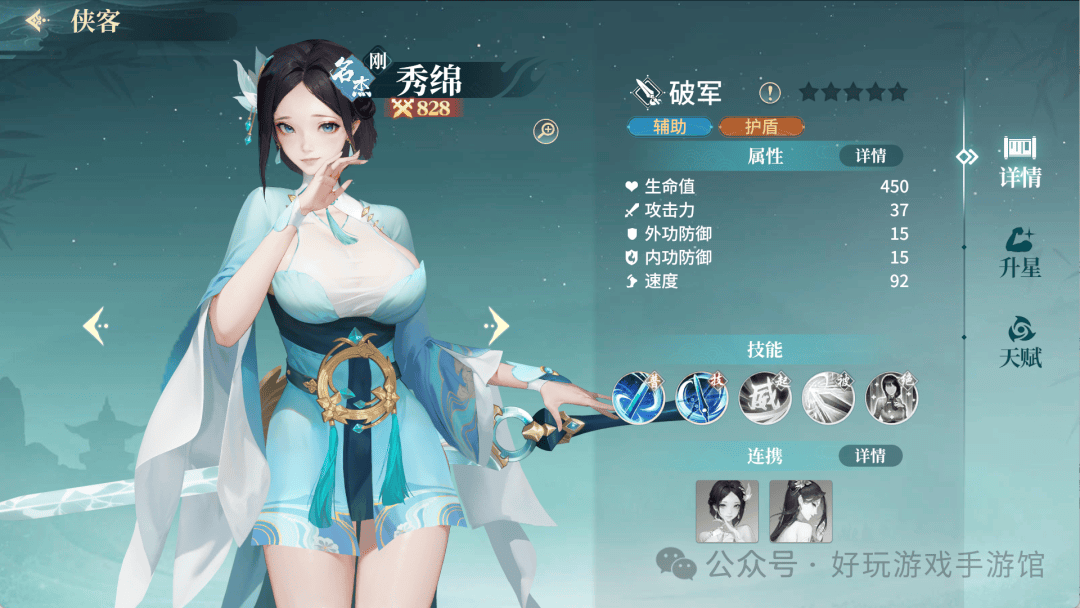This screenshot has width=1080, height=608.
Task: Open the 详情 tab on the right sidebar
Action: pos(1020,162)
